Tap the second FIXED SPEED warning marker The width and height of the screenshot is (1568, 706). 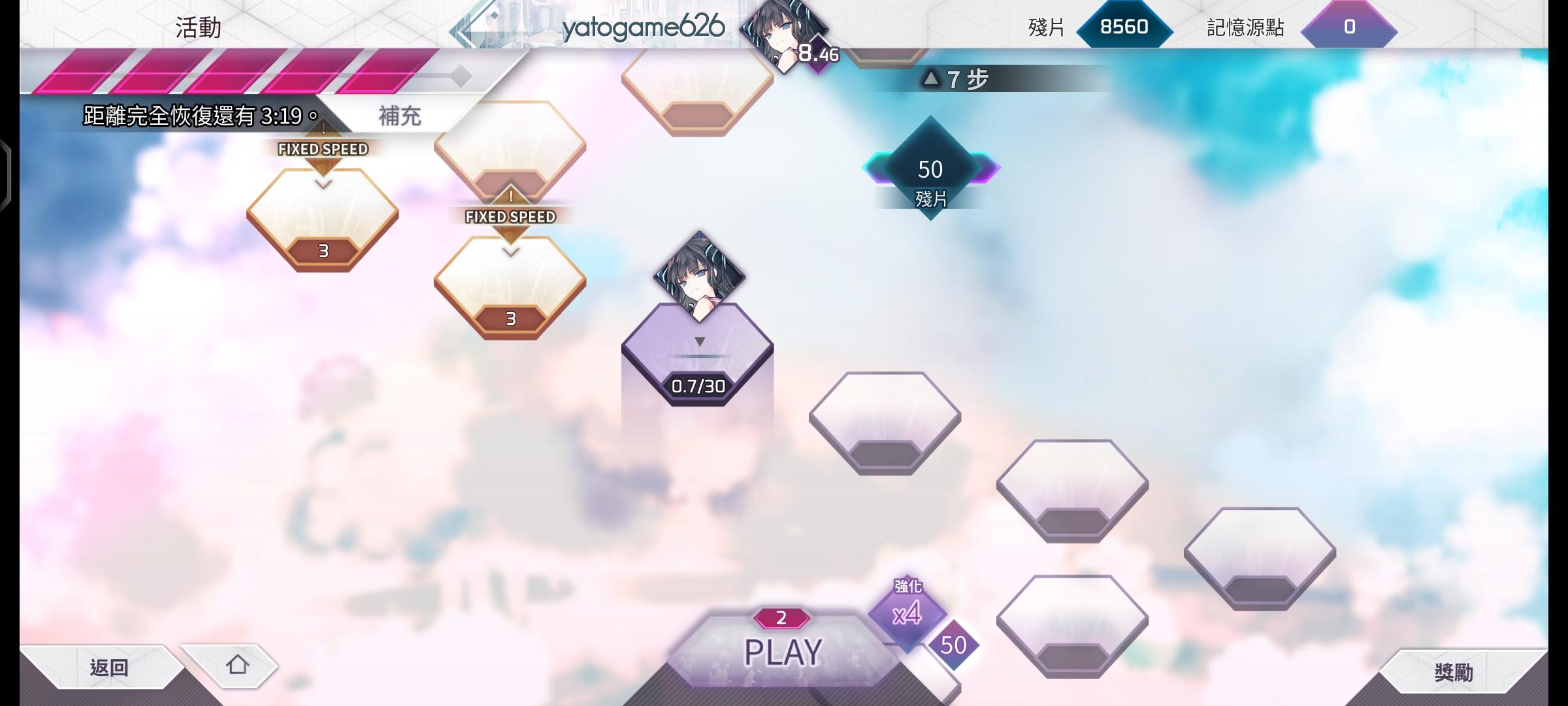[x=509, y=216]
